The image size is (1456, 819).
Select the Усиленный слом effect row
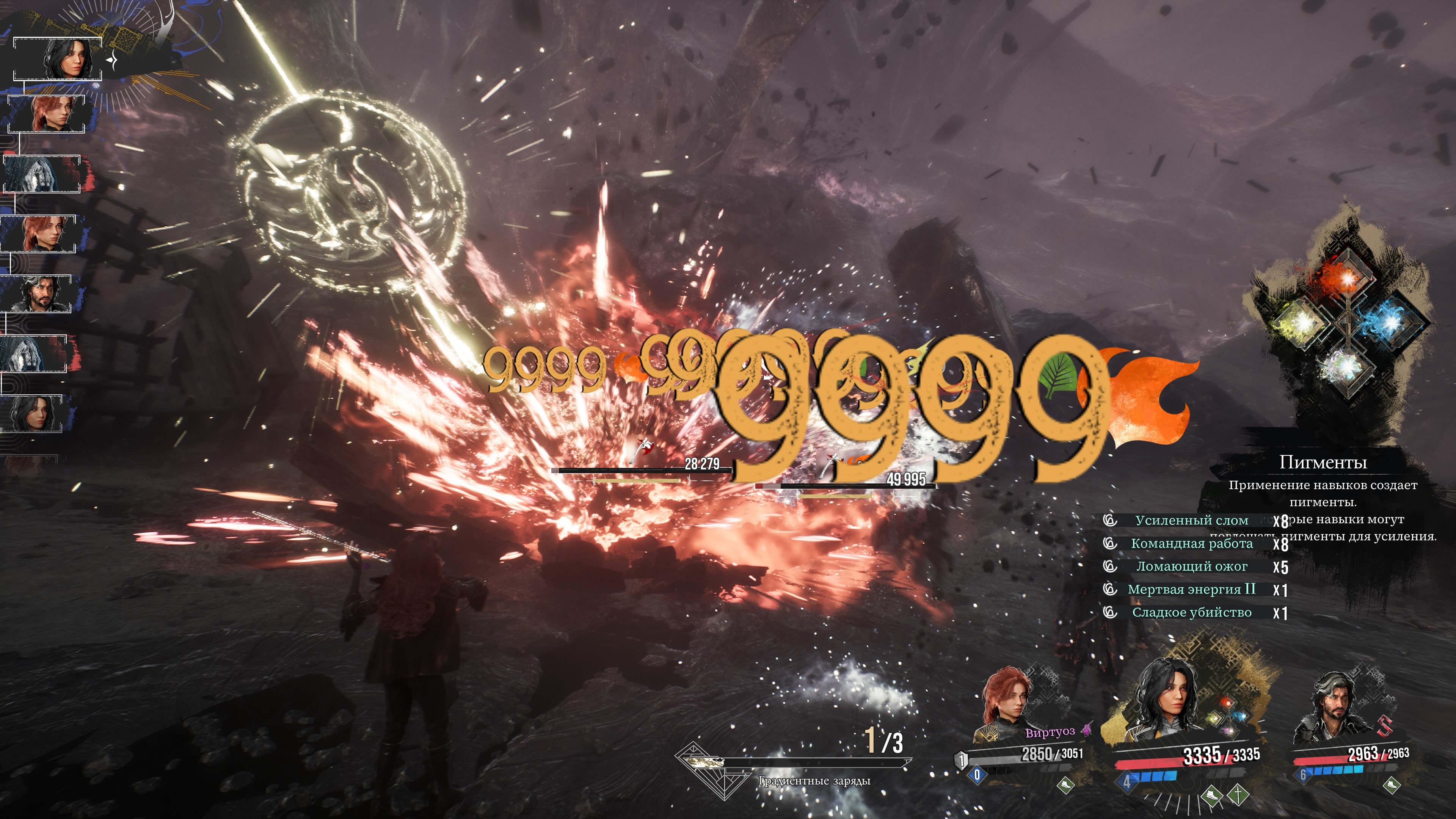(x=1191, y=520)
